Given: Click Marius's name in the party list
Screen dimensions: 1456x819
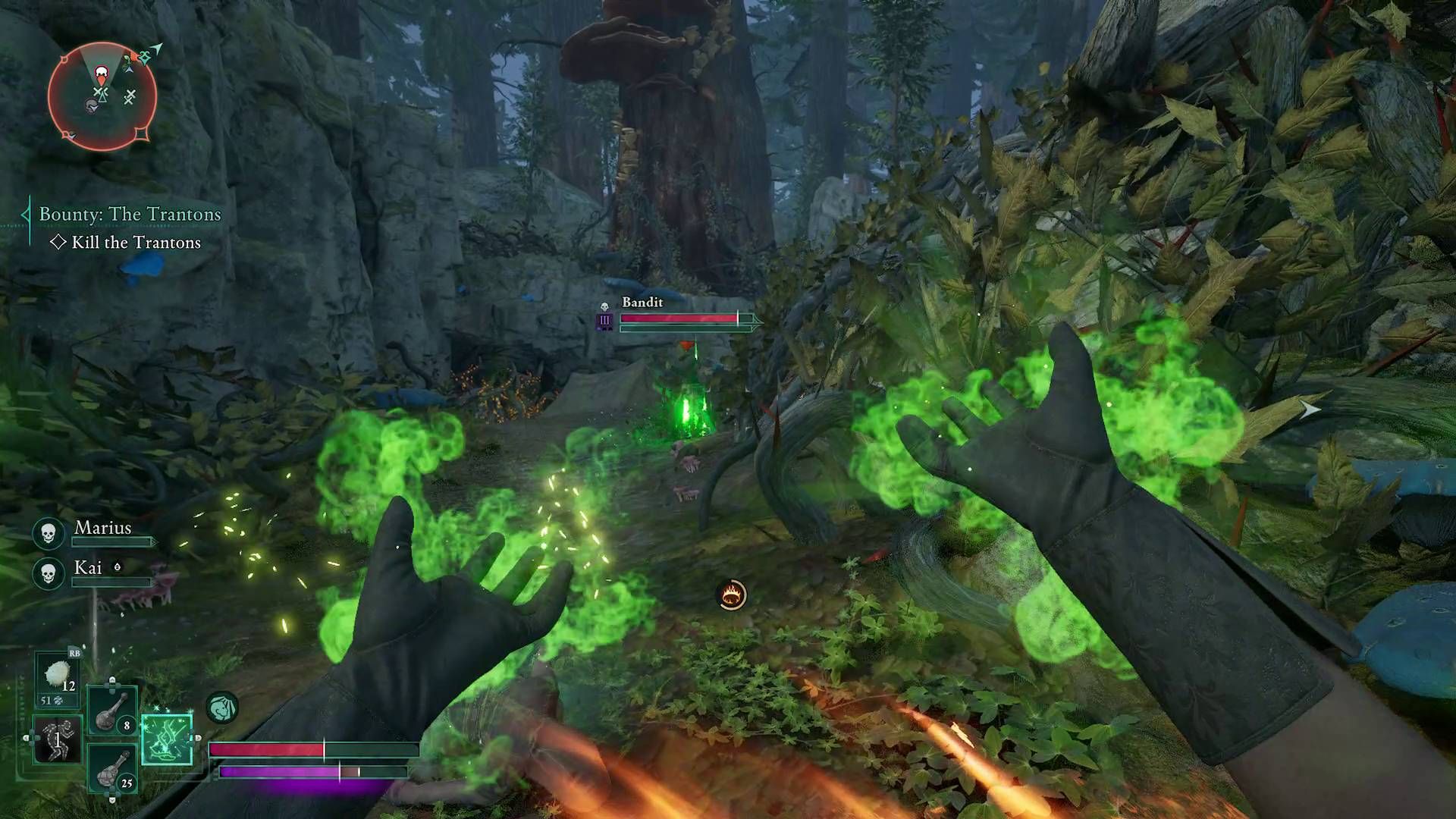Looking at the screenshot, I should pyautogui.click(x=103, y=528).
